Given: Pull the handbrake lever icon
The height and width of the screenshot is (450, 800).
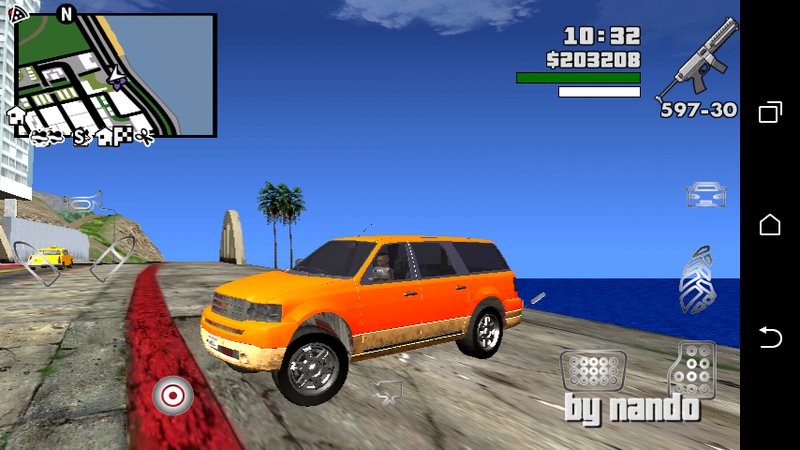Looking at the screenshot, I should (x=698, y=279).
